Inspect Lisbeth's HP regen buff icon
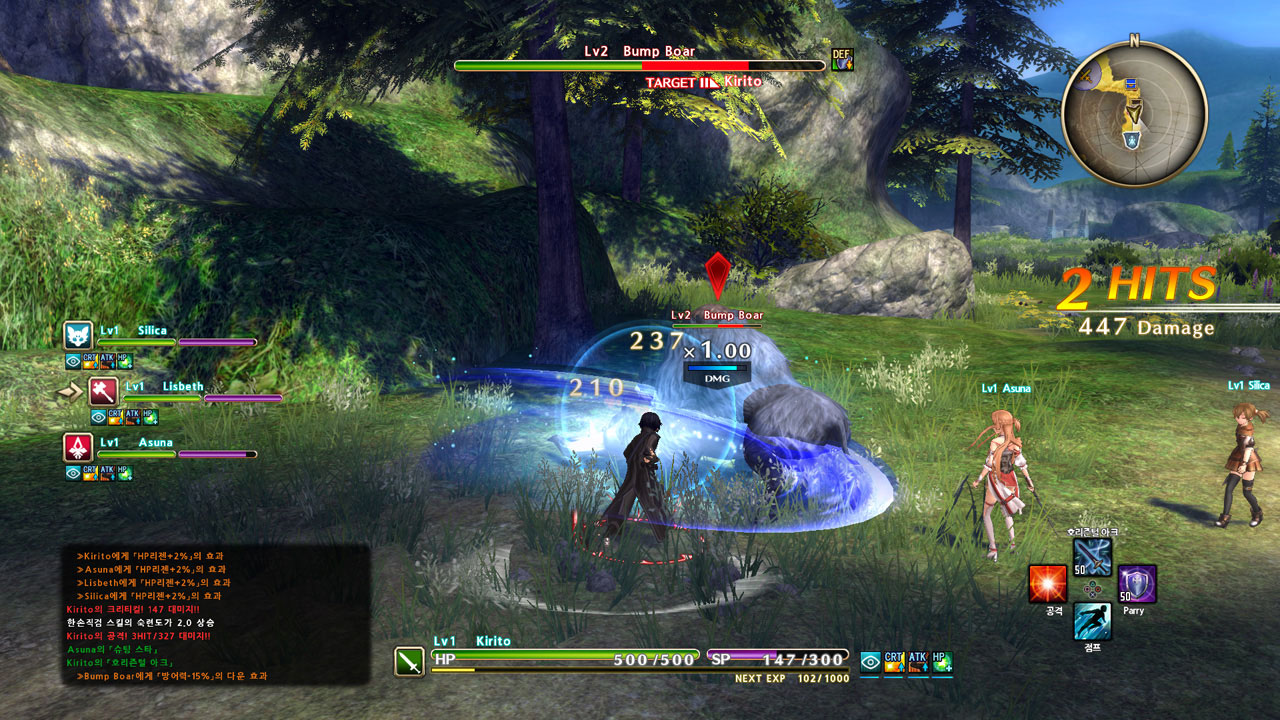Viewport: 1280px width, 720px height. coord(149,416)
